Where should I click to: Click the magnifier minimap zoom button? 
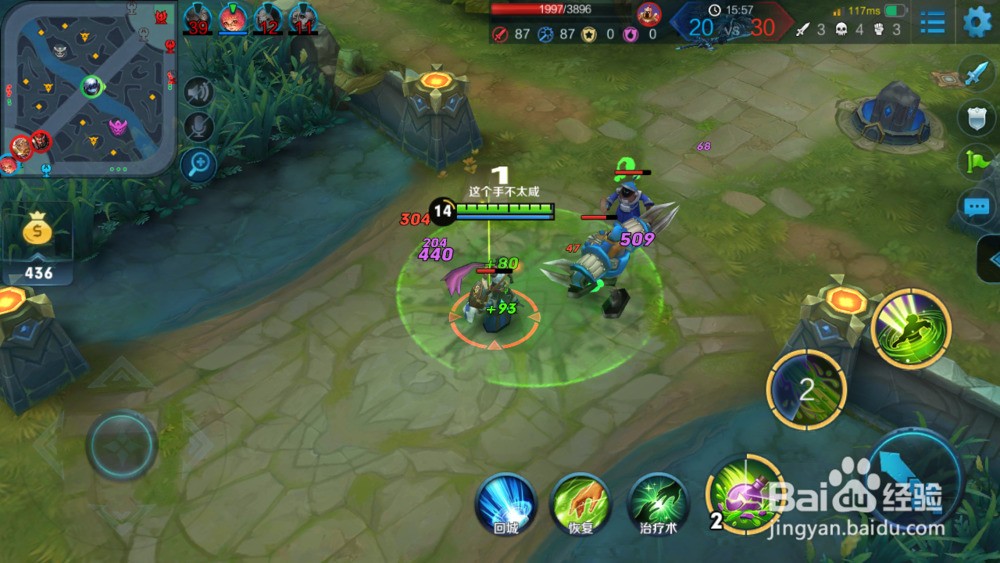click(x=199, y=163)
